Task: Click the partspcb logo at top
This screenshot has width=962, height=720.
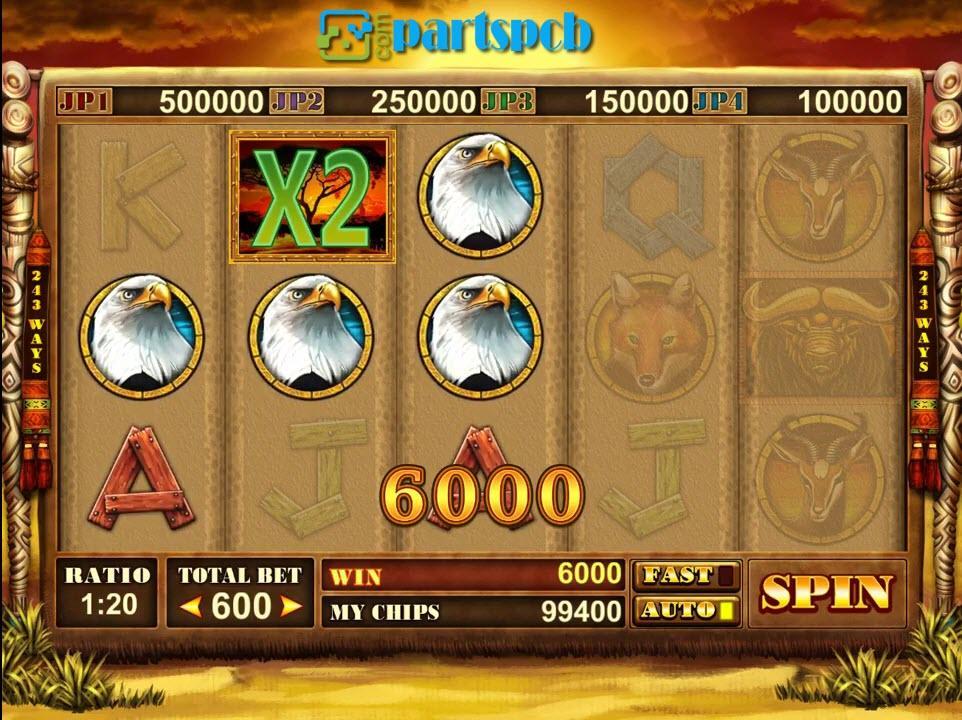Action: click(x=455, y=33)
